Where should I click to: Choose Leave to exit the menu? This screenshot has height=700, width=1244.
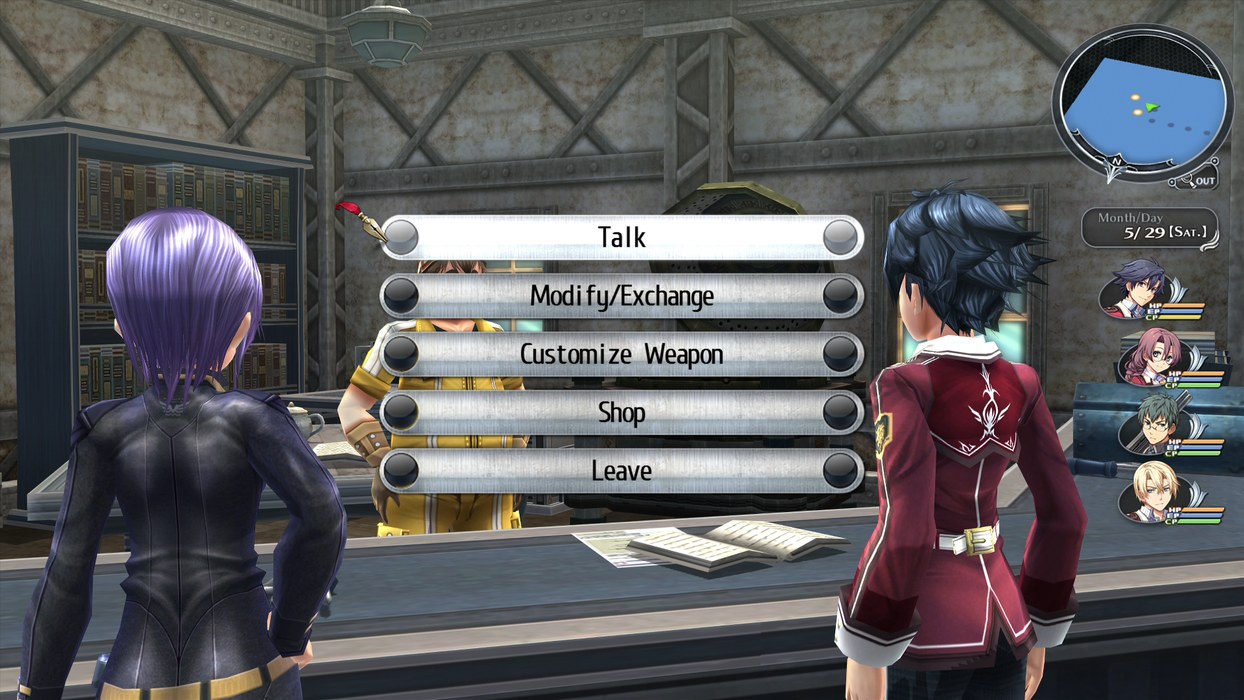[621, 470]
